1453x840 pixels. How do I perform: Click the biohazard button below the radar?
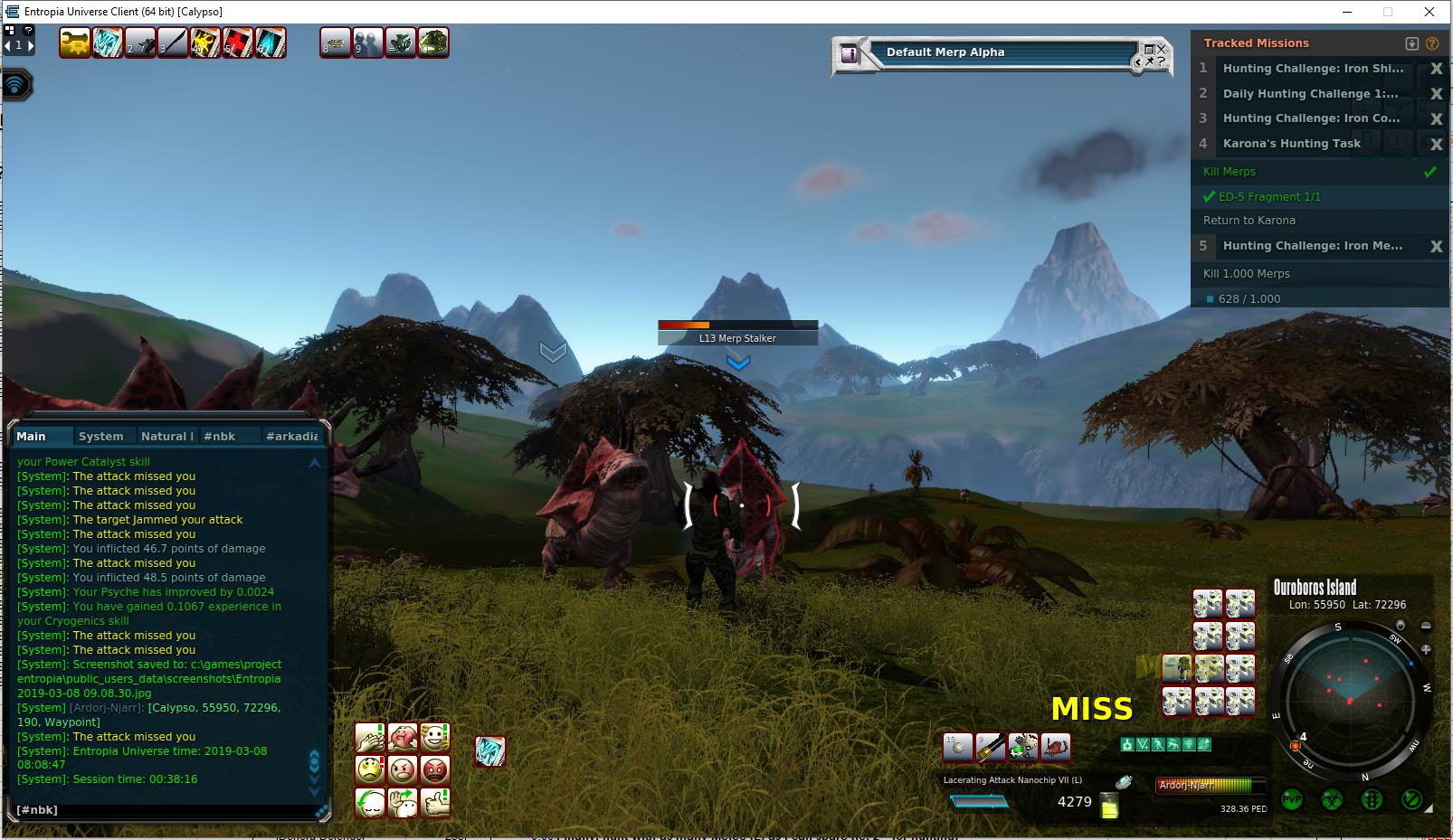1332,799
